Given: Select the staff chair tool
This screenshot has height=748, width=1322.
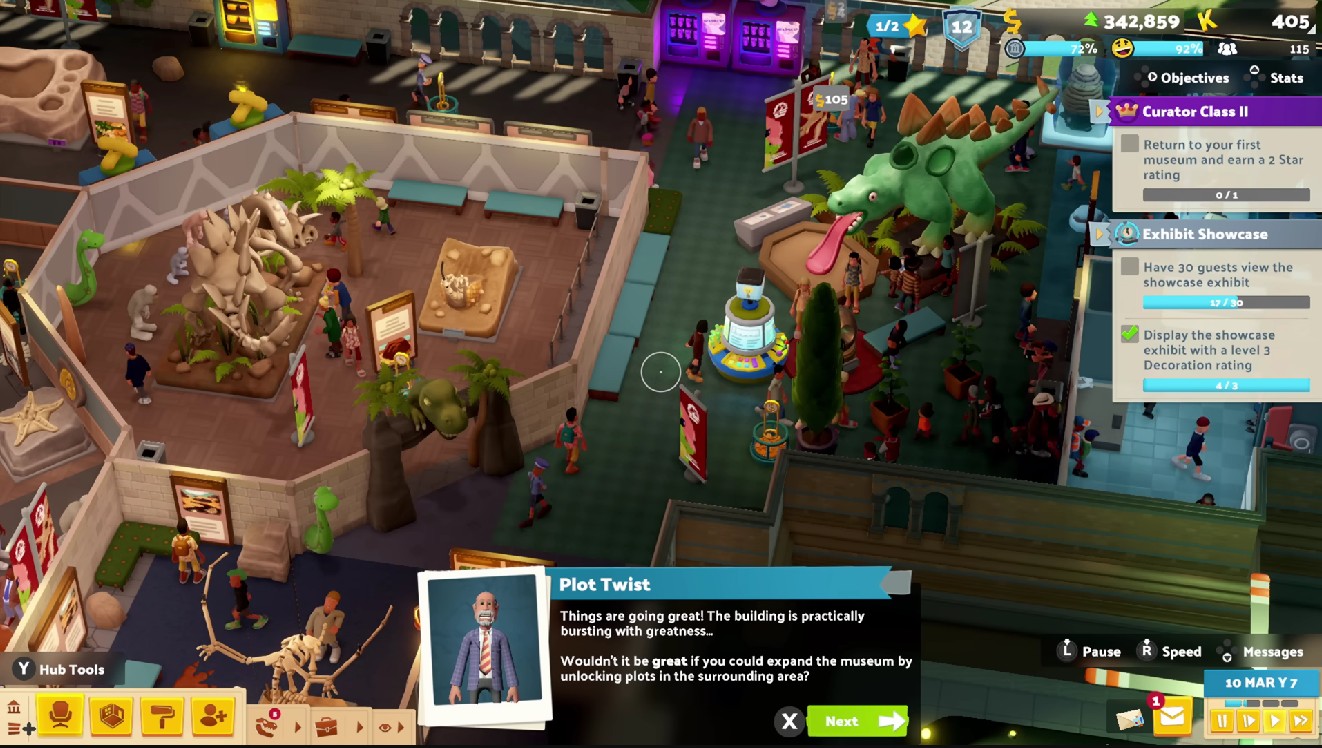Looking at the screenshot, I should tap(60, 716).
